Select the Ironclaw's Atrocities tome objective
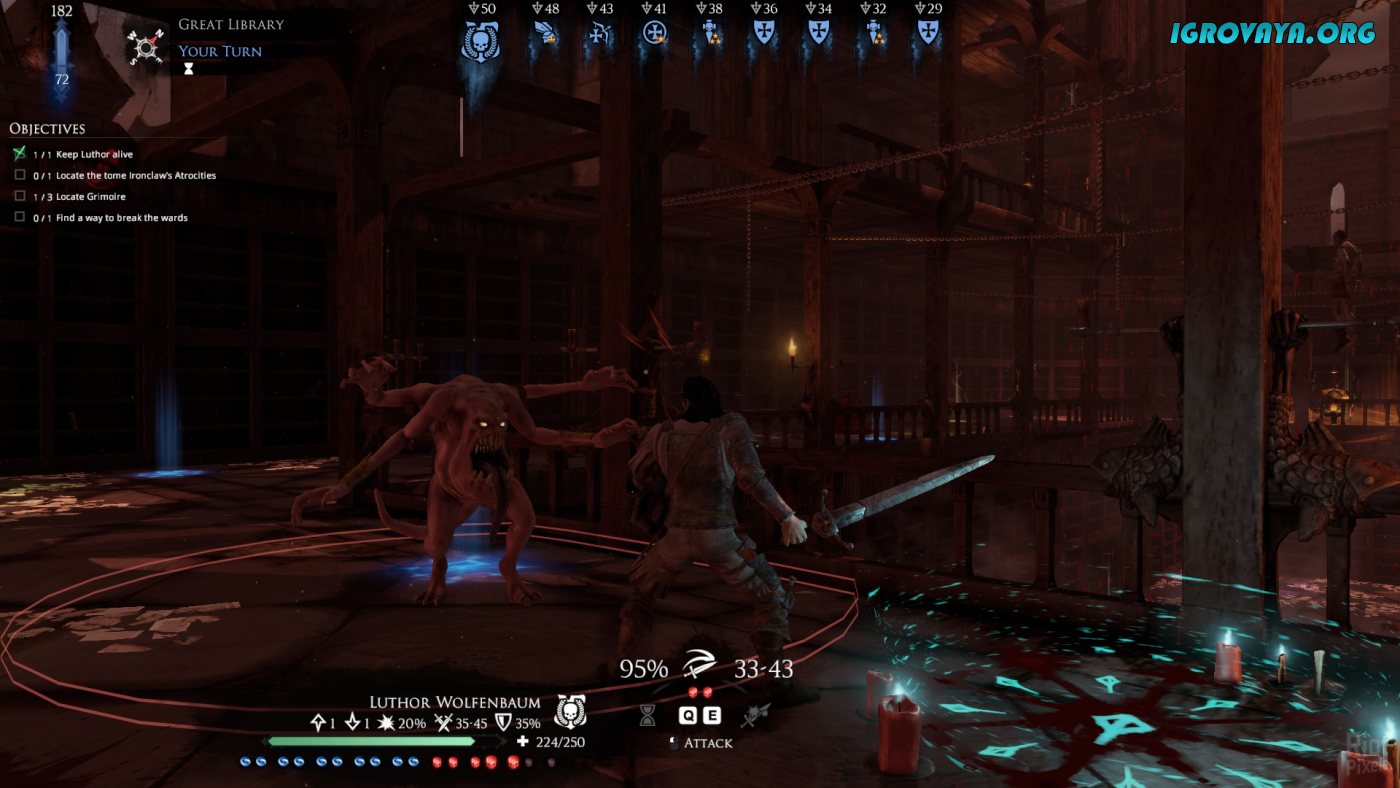1400x788 pixels. pyautogui.click(x=136, y=176)
